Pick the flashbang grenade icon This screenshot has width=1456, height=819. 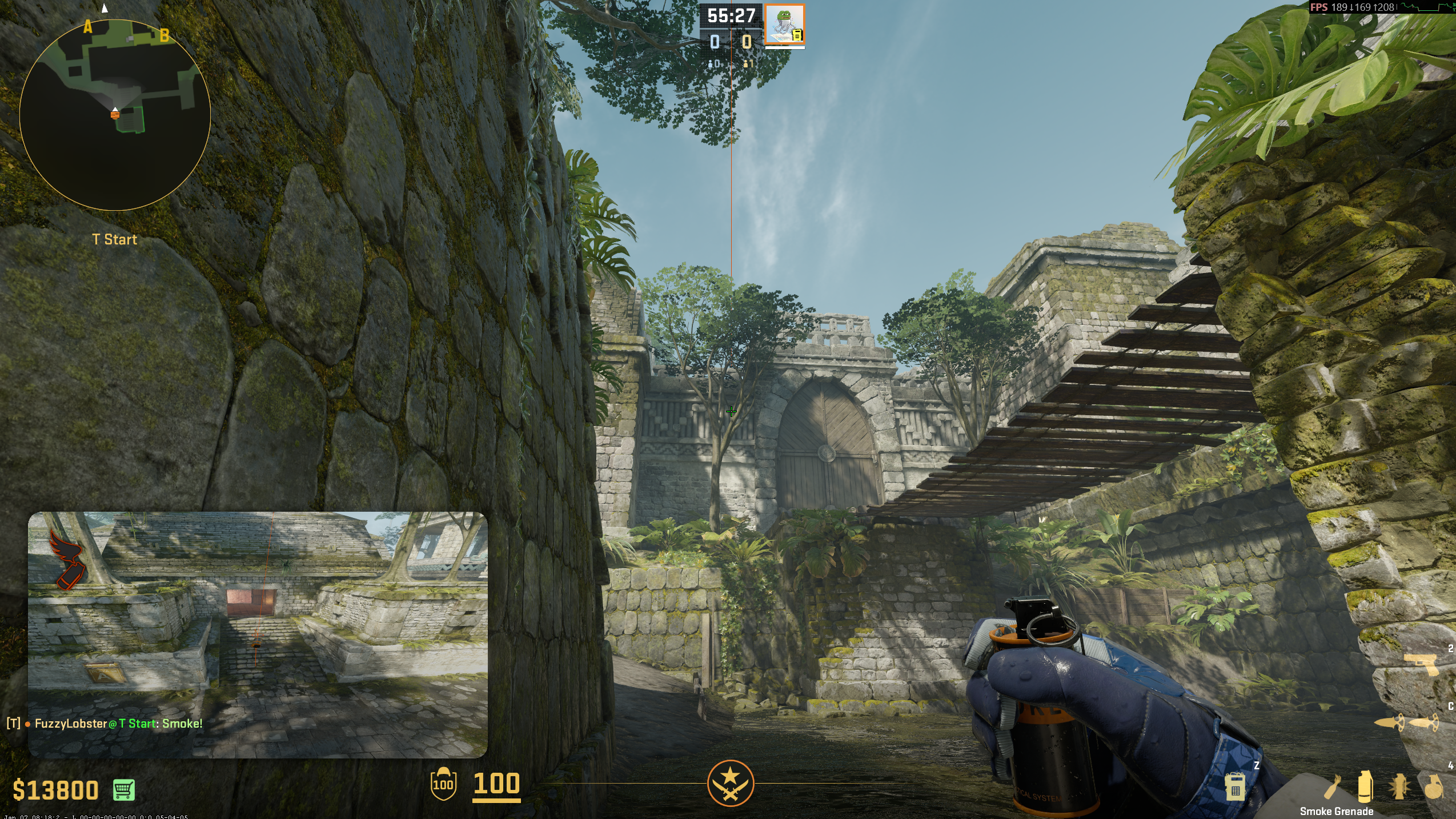point(1398,788)
